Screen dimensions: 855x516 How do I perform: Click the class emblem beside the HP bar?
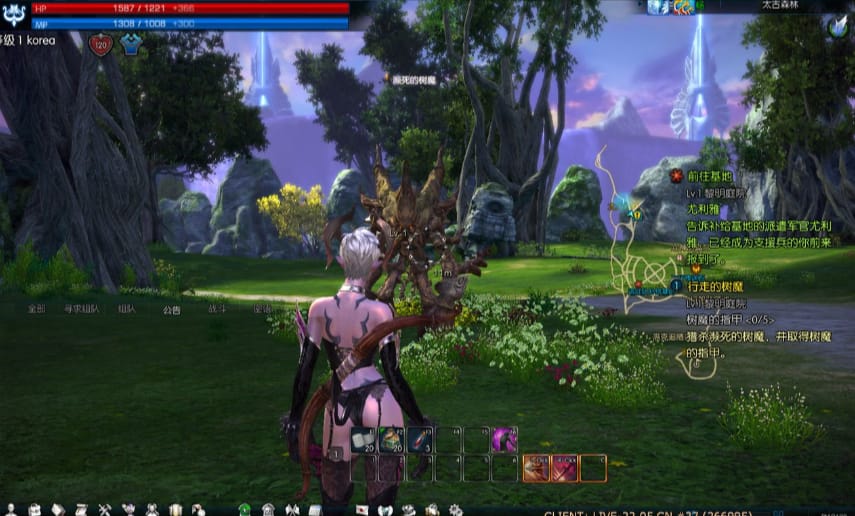tap(15, 15)
